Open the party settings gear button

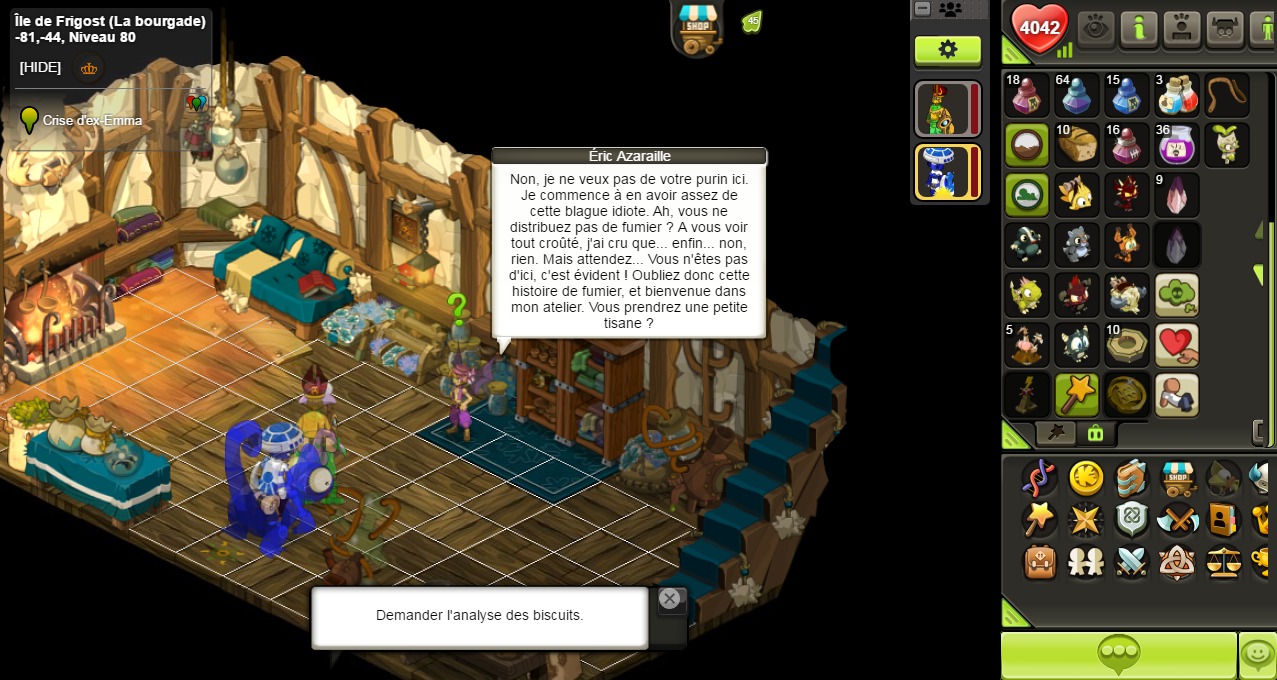pyautogui.click(x=947, y=50)
